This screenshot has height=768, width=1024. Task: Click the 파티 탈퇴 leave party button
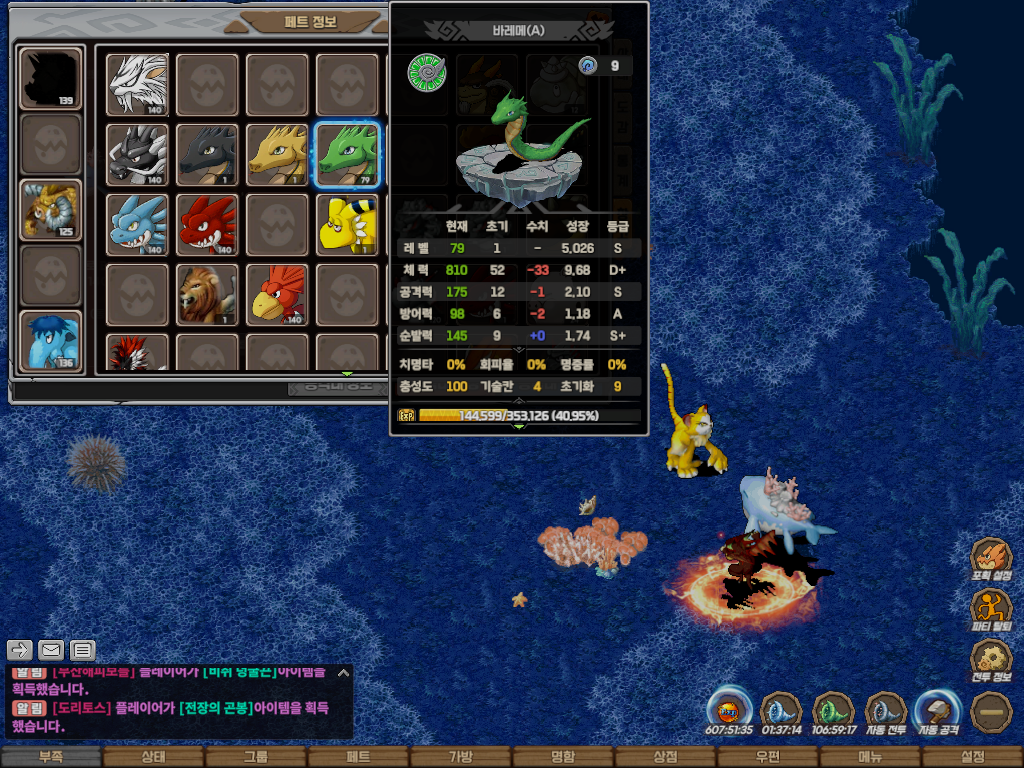point(992,610)
